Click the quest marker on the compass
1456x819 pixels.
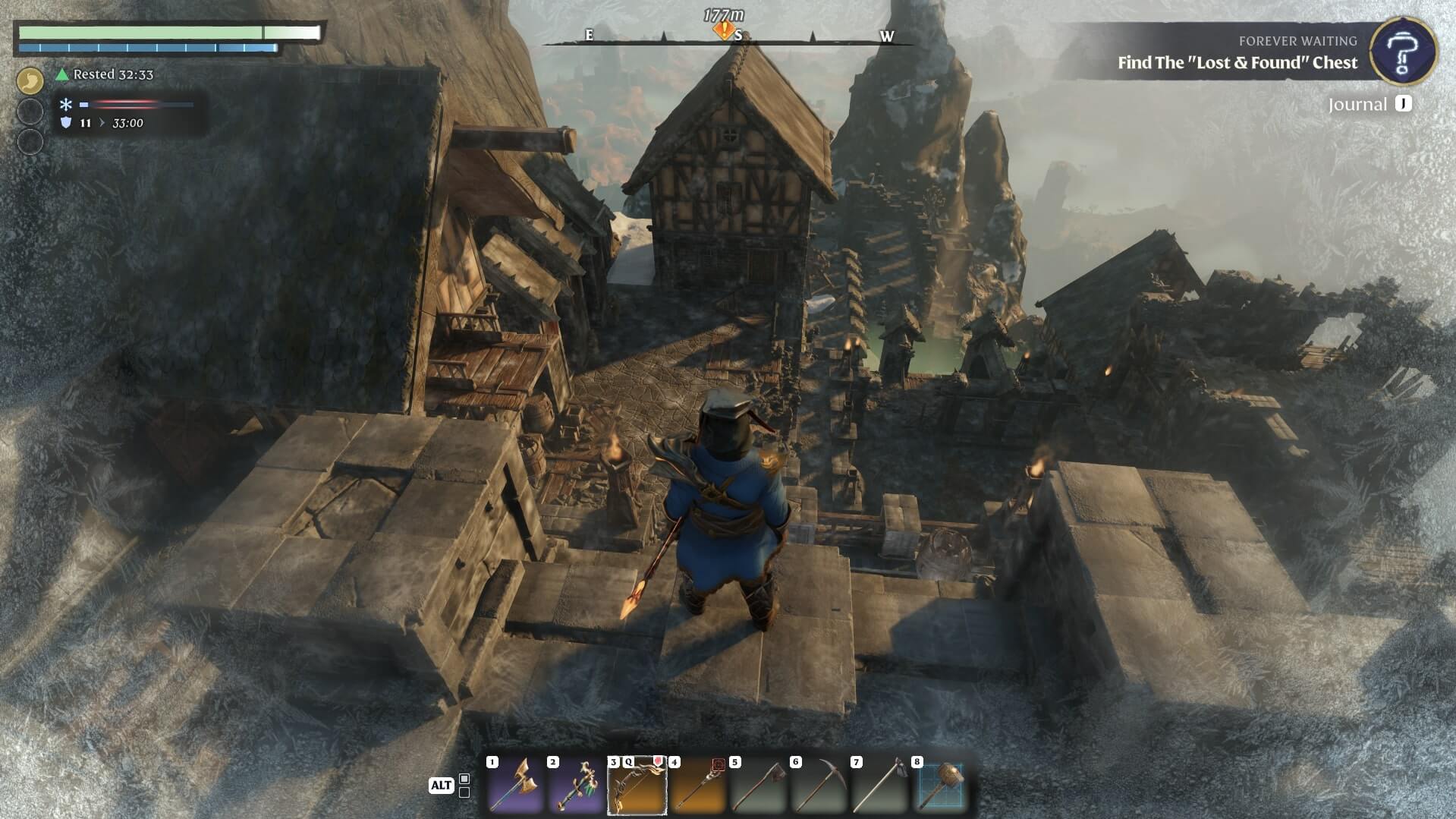(x=723, y=30)
